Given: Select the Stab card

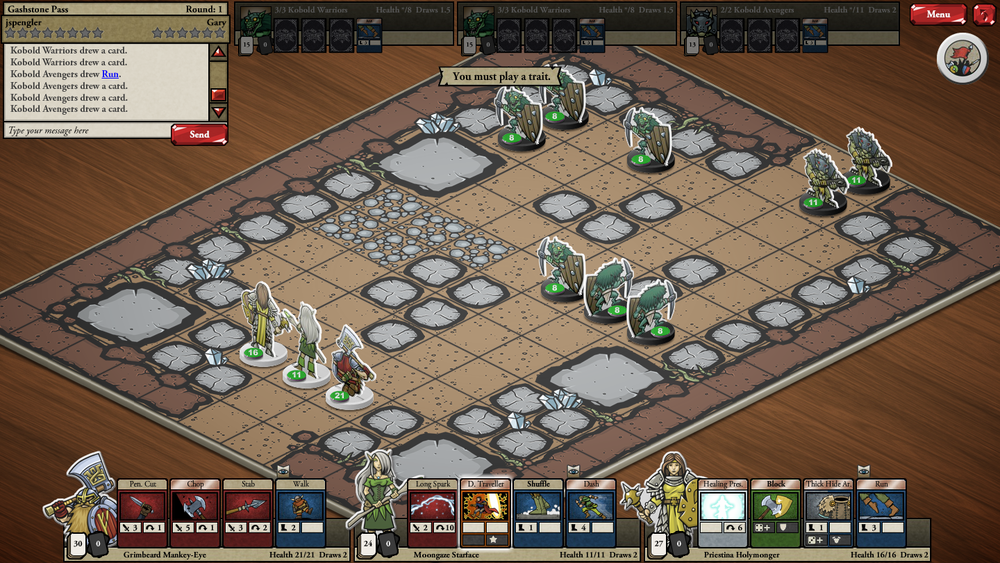Looking at the screenshot, I should pyautogui.click(x=248, y=512).
